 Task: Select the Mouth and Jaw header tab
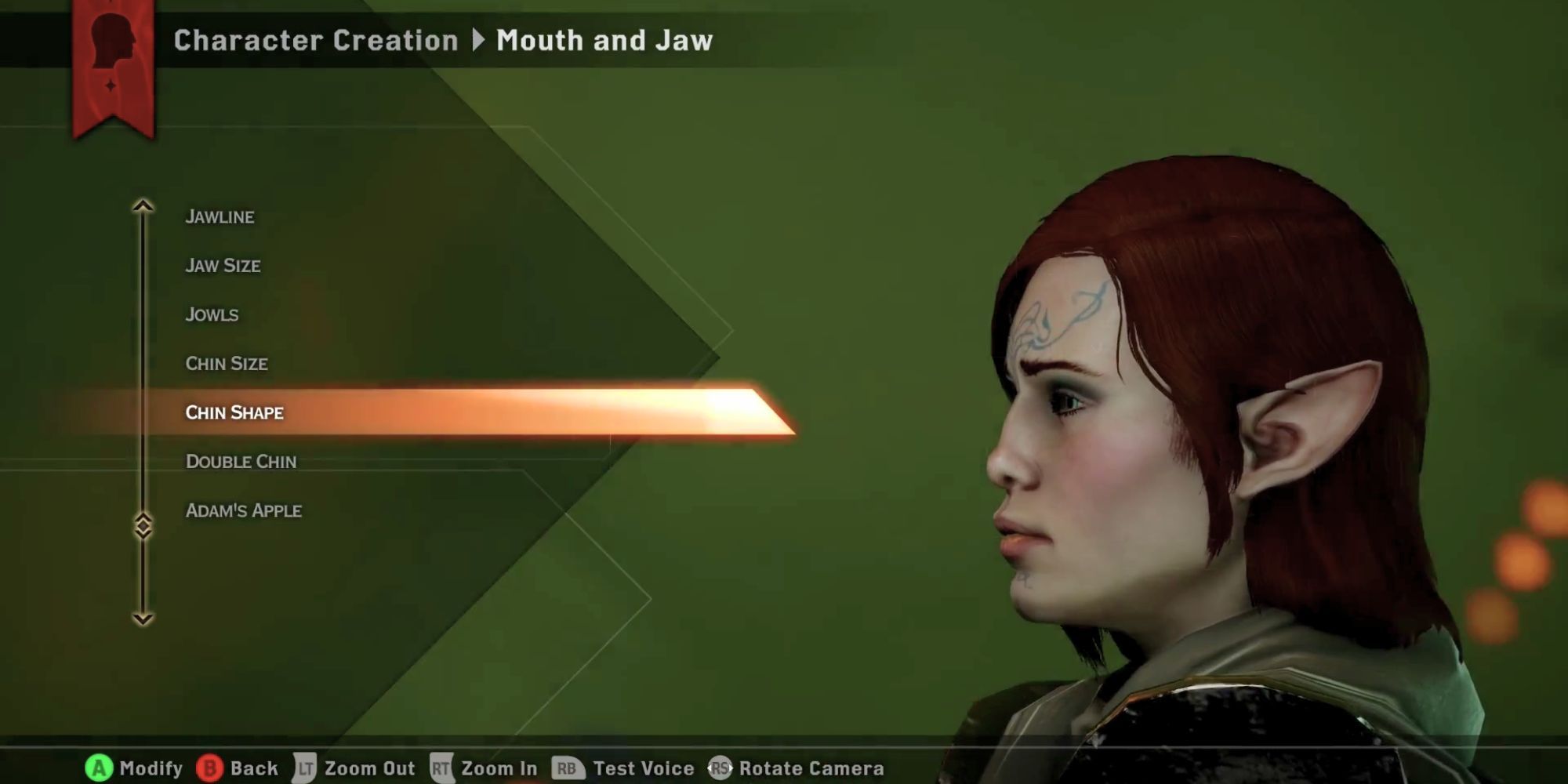tap(604, 41)
